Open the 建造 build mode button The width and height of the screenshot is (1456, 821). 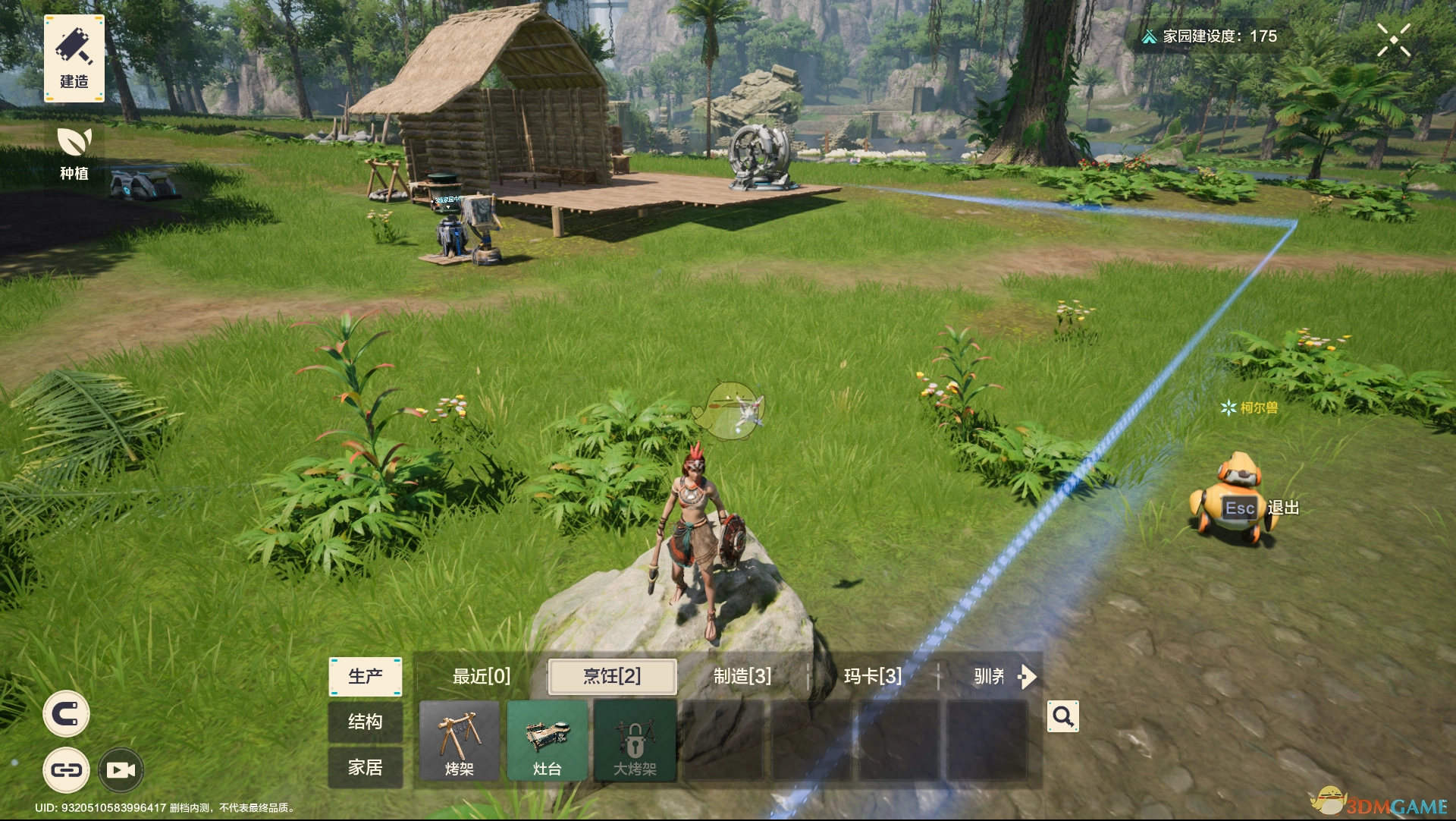(74, 58)
